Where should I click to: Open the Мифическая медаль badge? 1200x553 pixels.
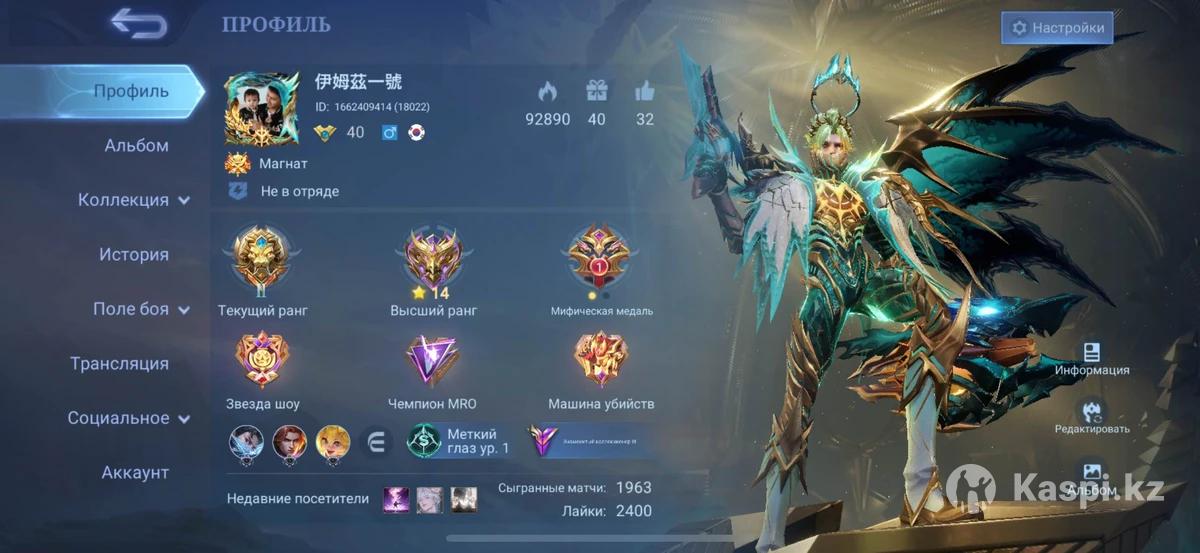pos(601,260)
